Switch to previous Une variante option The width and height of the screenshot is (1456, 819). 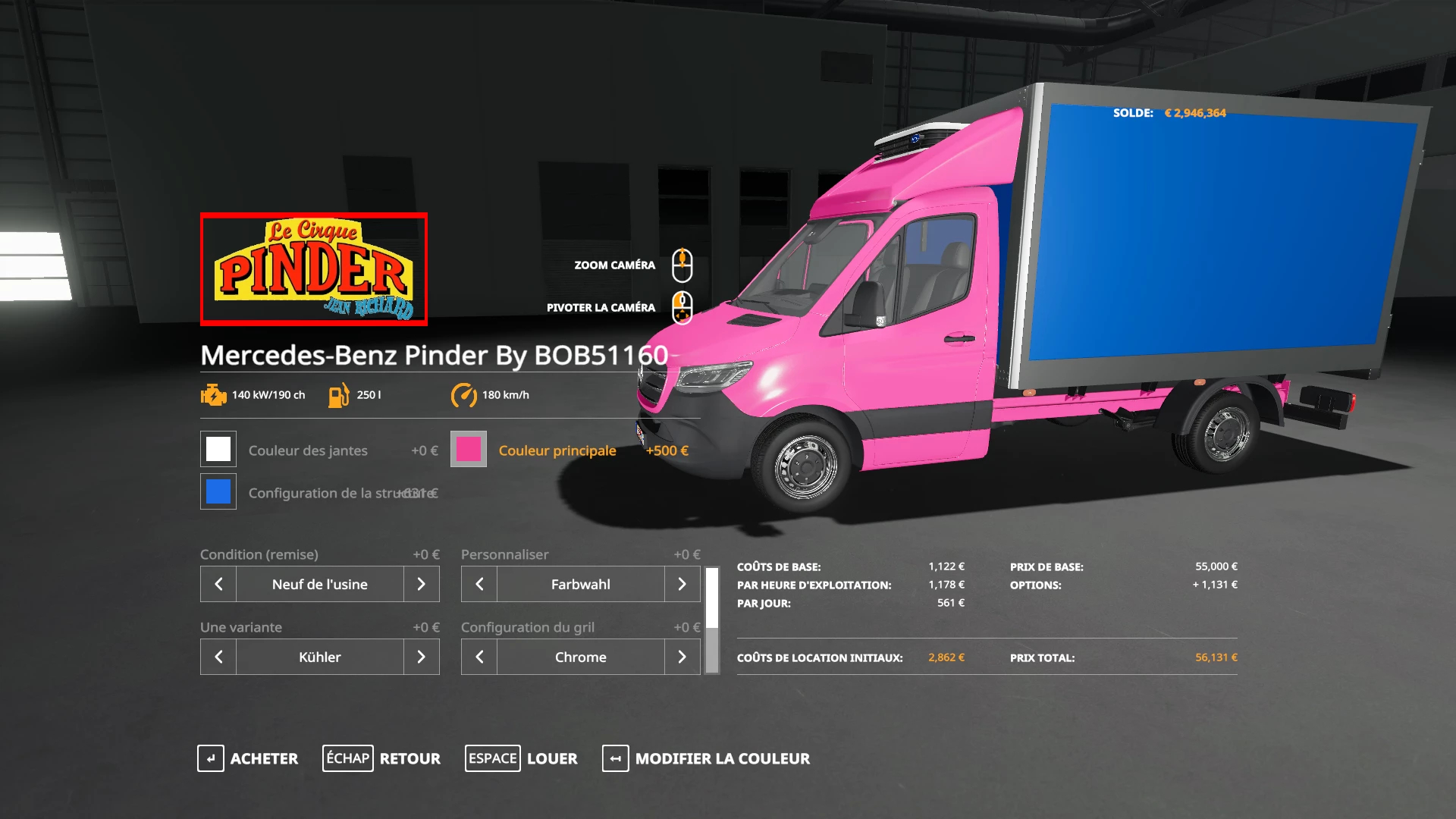218,657
